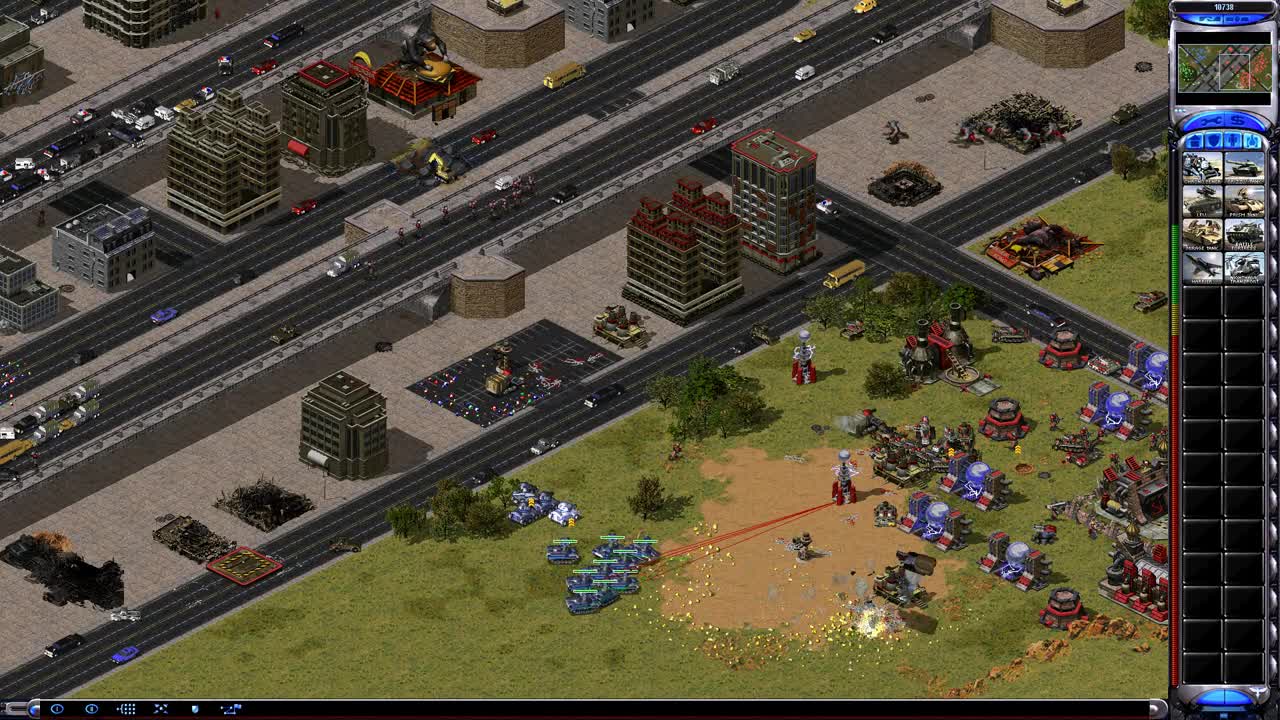Toggle the deploy arrows icon on the bottom bar
1280x720 pixels.
(161, 709)
